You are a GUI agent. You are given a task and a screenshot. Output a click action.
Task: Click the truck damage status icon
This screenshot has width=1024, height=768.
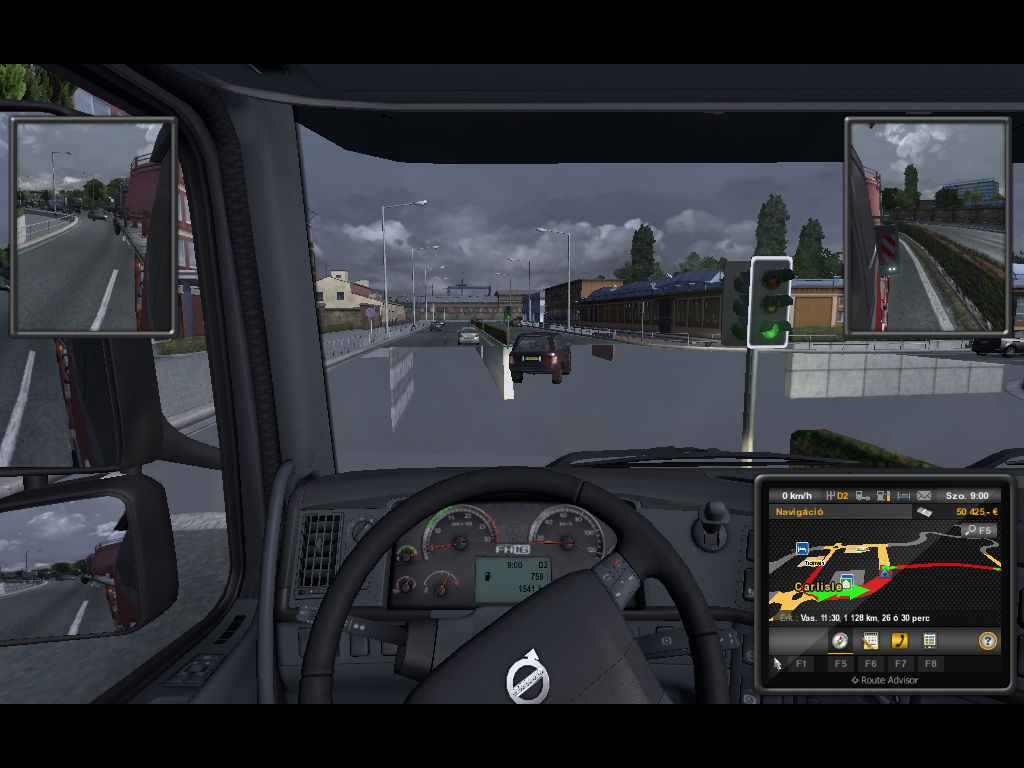tap(861, 495)
